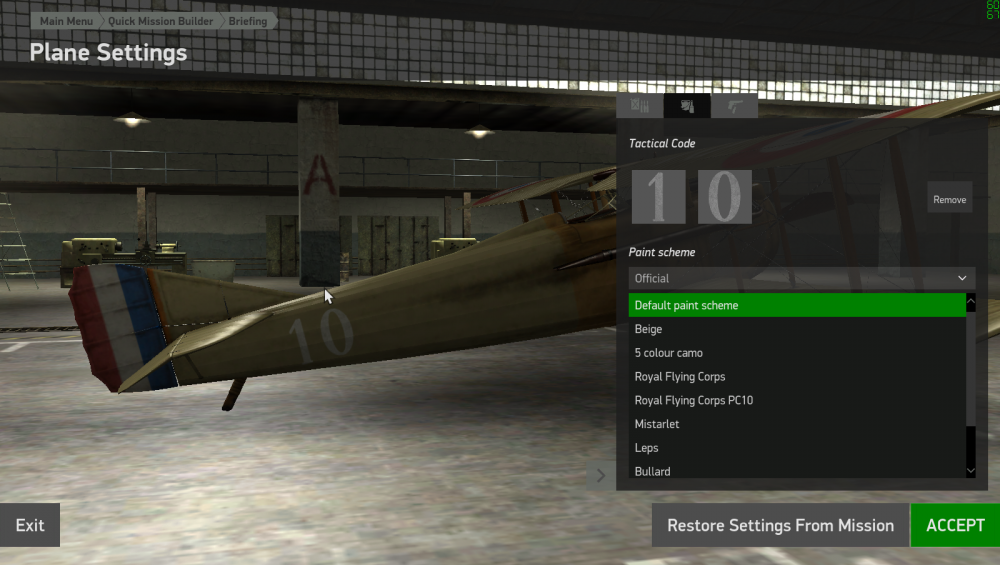This screenshot has width=1000, height=565.
Task: Restore Settings From Mission
Action: pos(780,525)
